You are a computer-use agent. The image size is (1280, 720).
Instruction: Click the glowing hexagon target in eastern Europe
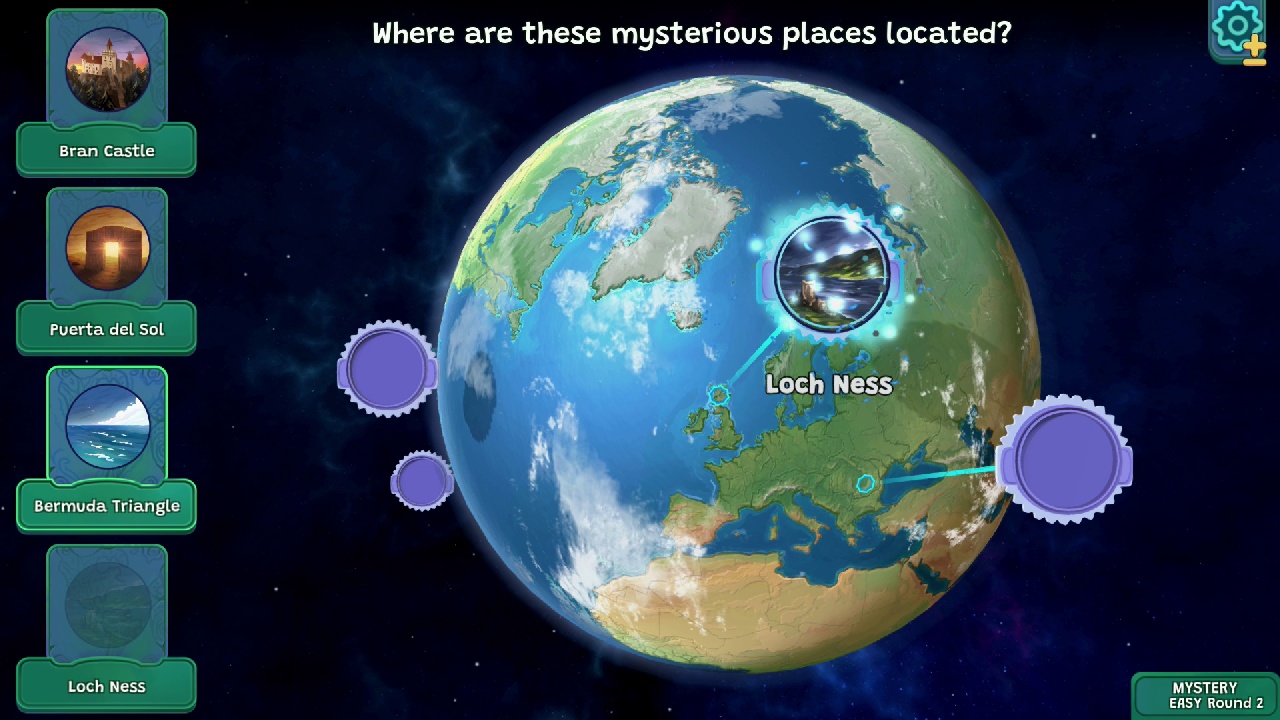click(x=866, y=483)
